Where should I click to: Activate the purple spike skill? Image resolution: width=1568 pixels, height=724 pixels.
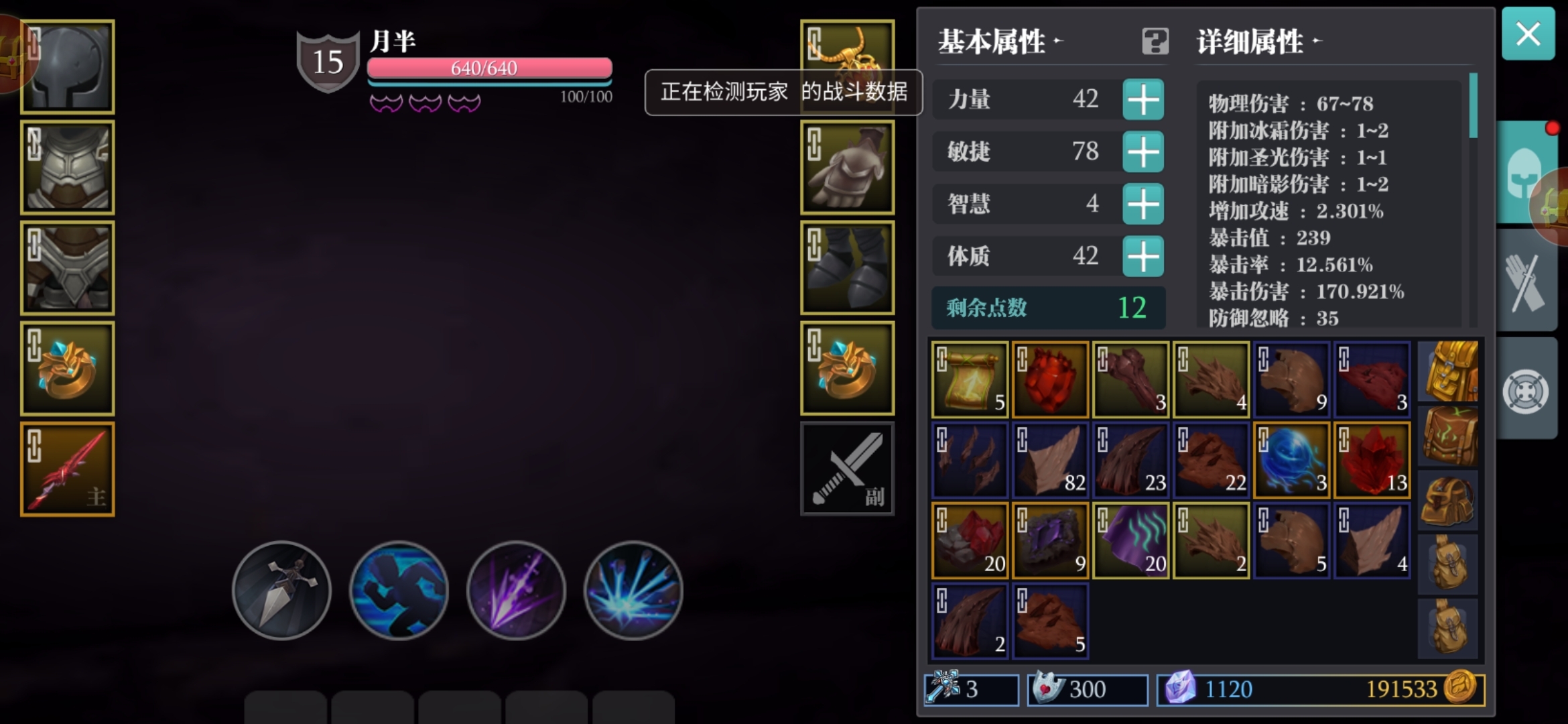516,590
